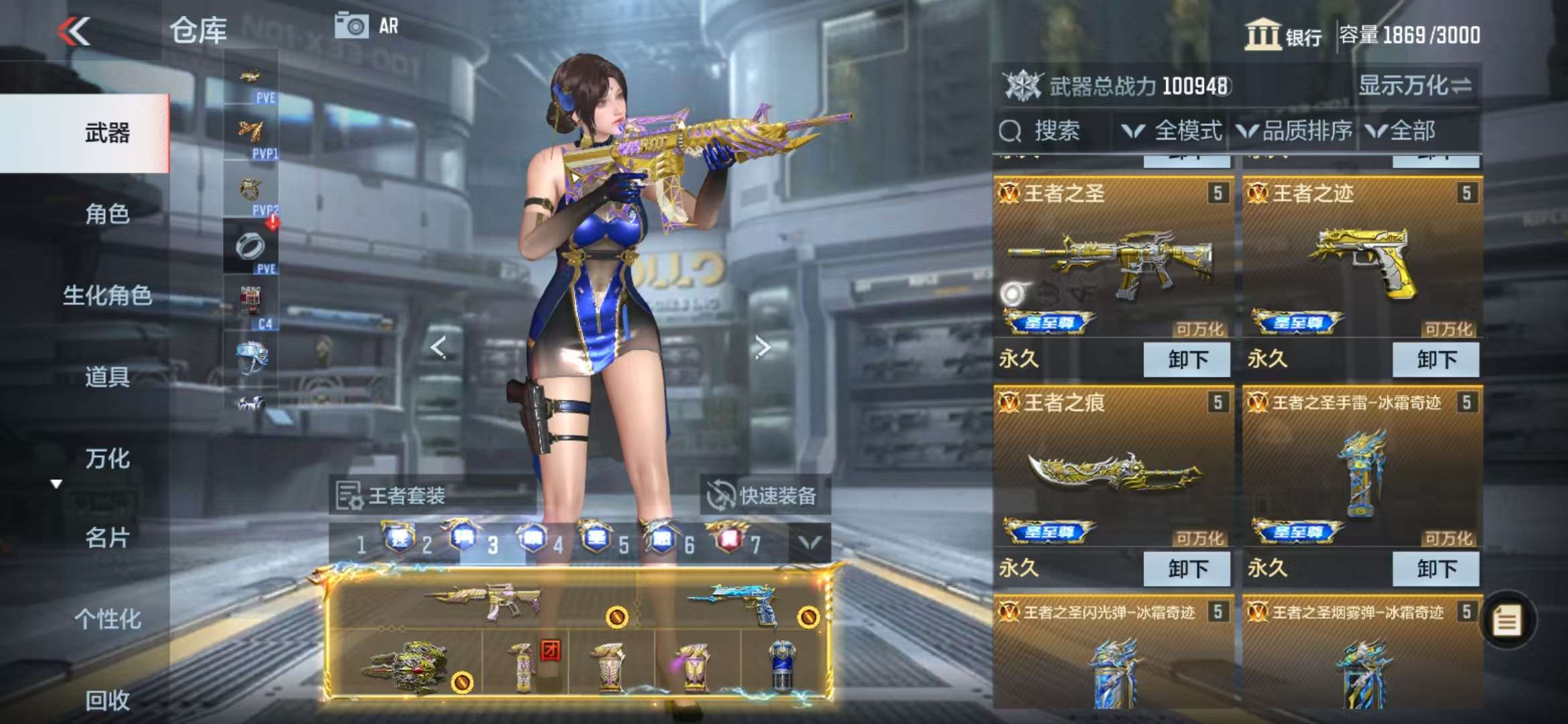The width and height of the screenshot is (1568, 724).
Task: Switch to the 道具 items category
Action: coord(106,377)
